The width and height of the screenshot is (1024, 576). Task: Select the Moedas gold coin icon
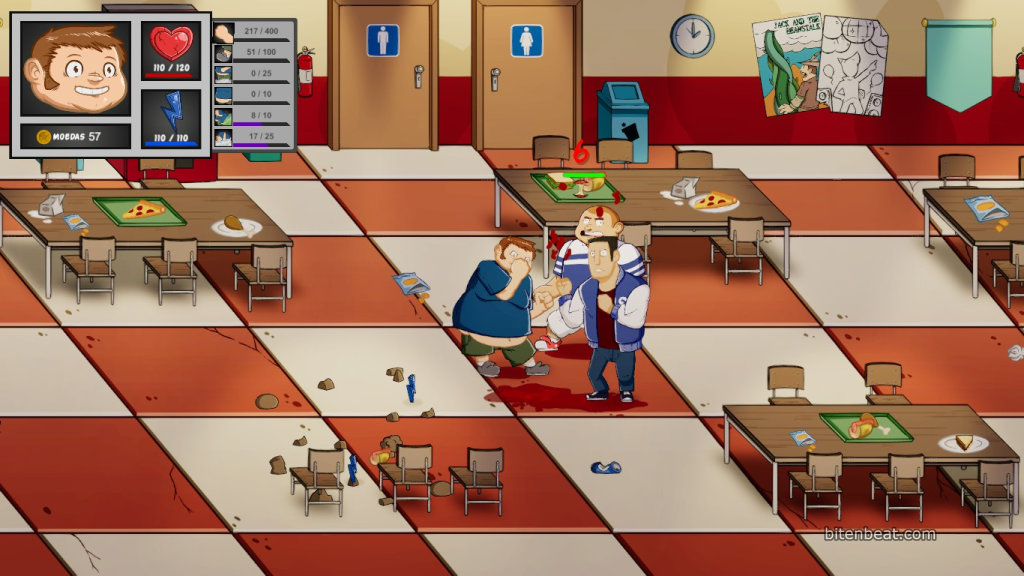pos(43,136)
